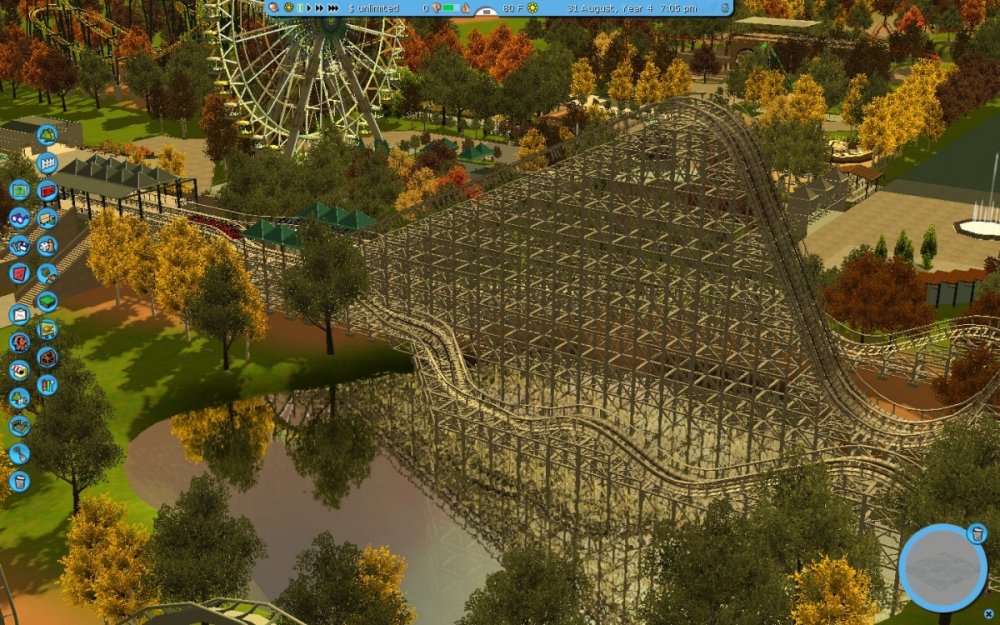Image resolution: width=1000 pixels, height=625 pixels.
Task: Activate the wrench icon in the left toolbar
Action: [19, 453]
